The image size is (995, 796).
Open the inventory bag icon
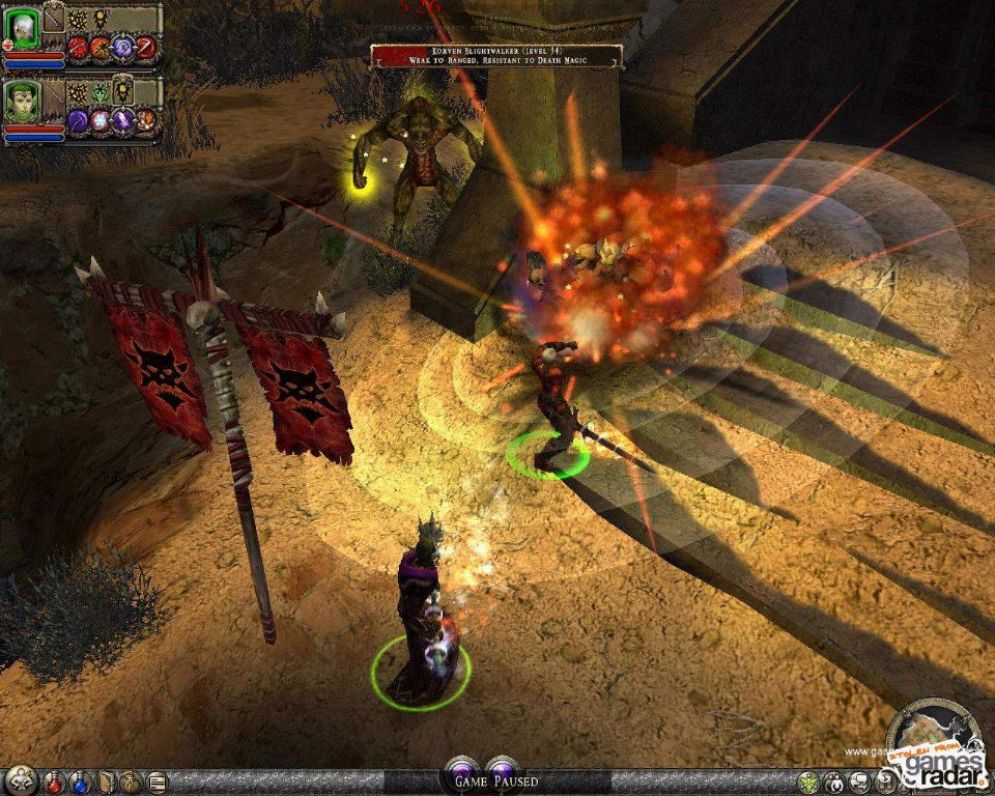click(x=131, y=782)
